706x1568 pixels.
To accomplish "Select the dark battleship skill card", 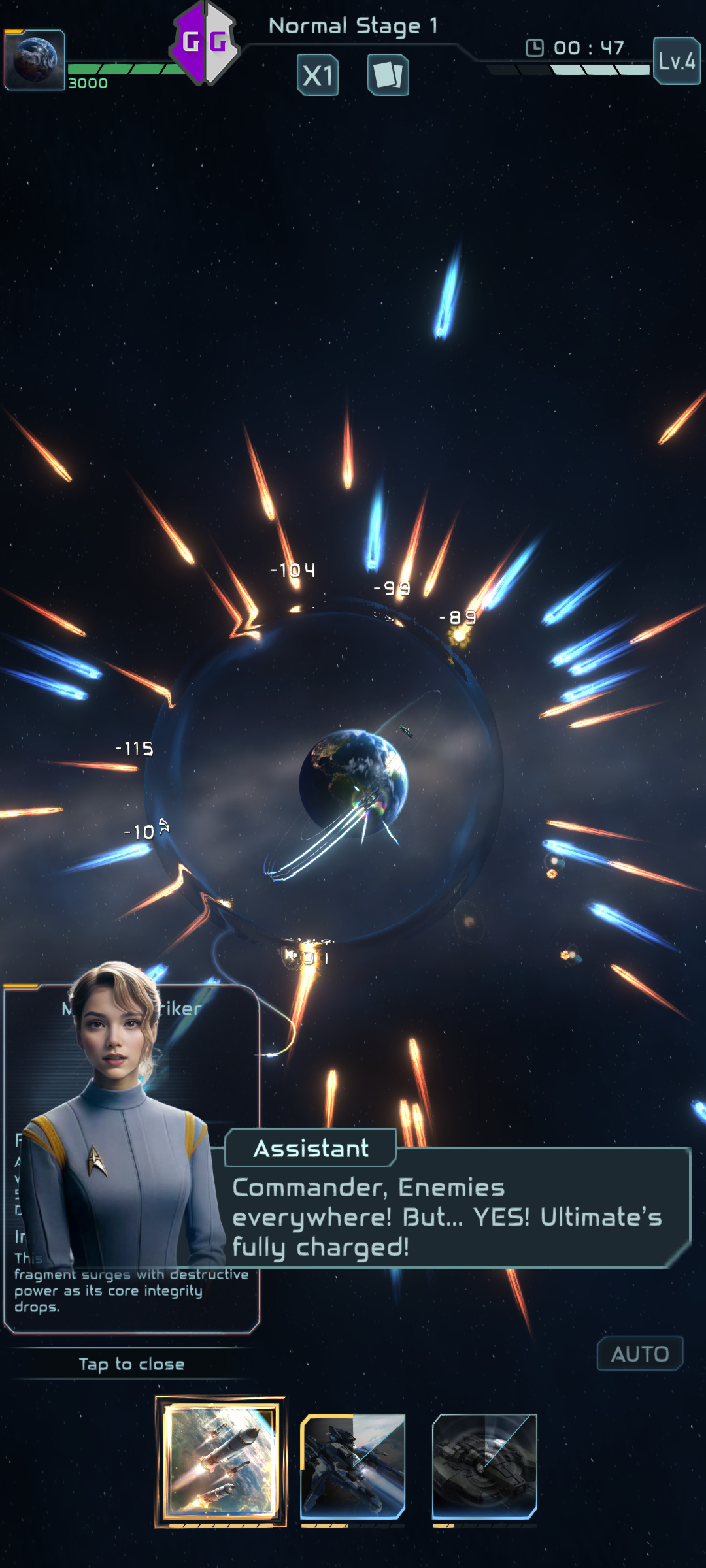I will pos(484,1466).
